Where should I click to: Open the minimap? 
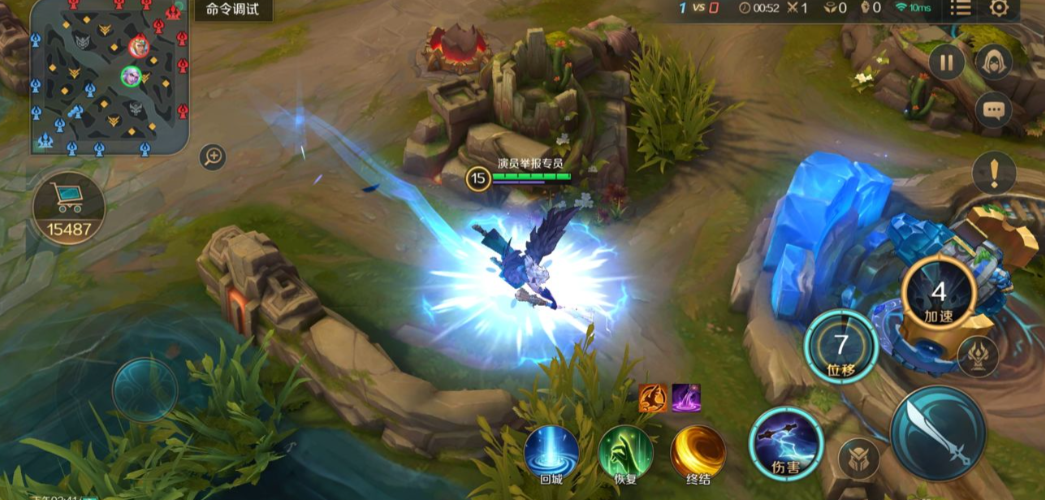pos(108,77)
